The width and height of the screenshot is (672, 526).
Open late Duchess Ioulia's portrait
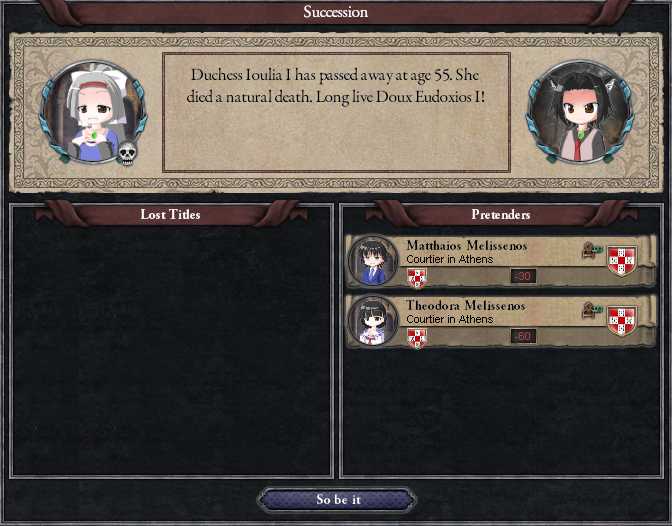pos(92,111)
